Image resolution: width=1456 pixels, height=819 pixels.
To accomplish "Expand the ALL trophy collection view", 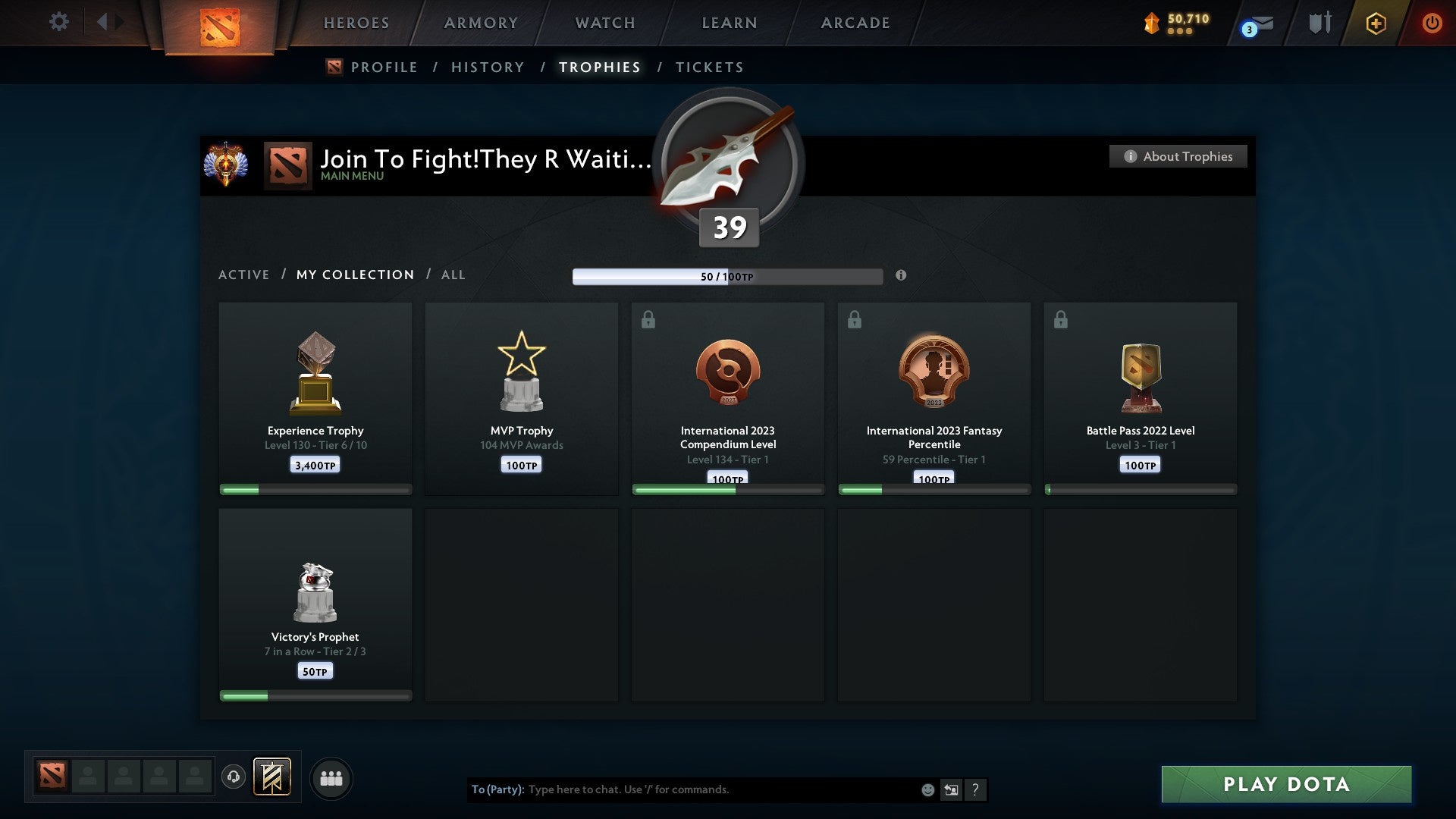I will (453, 275).
